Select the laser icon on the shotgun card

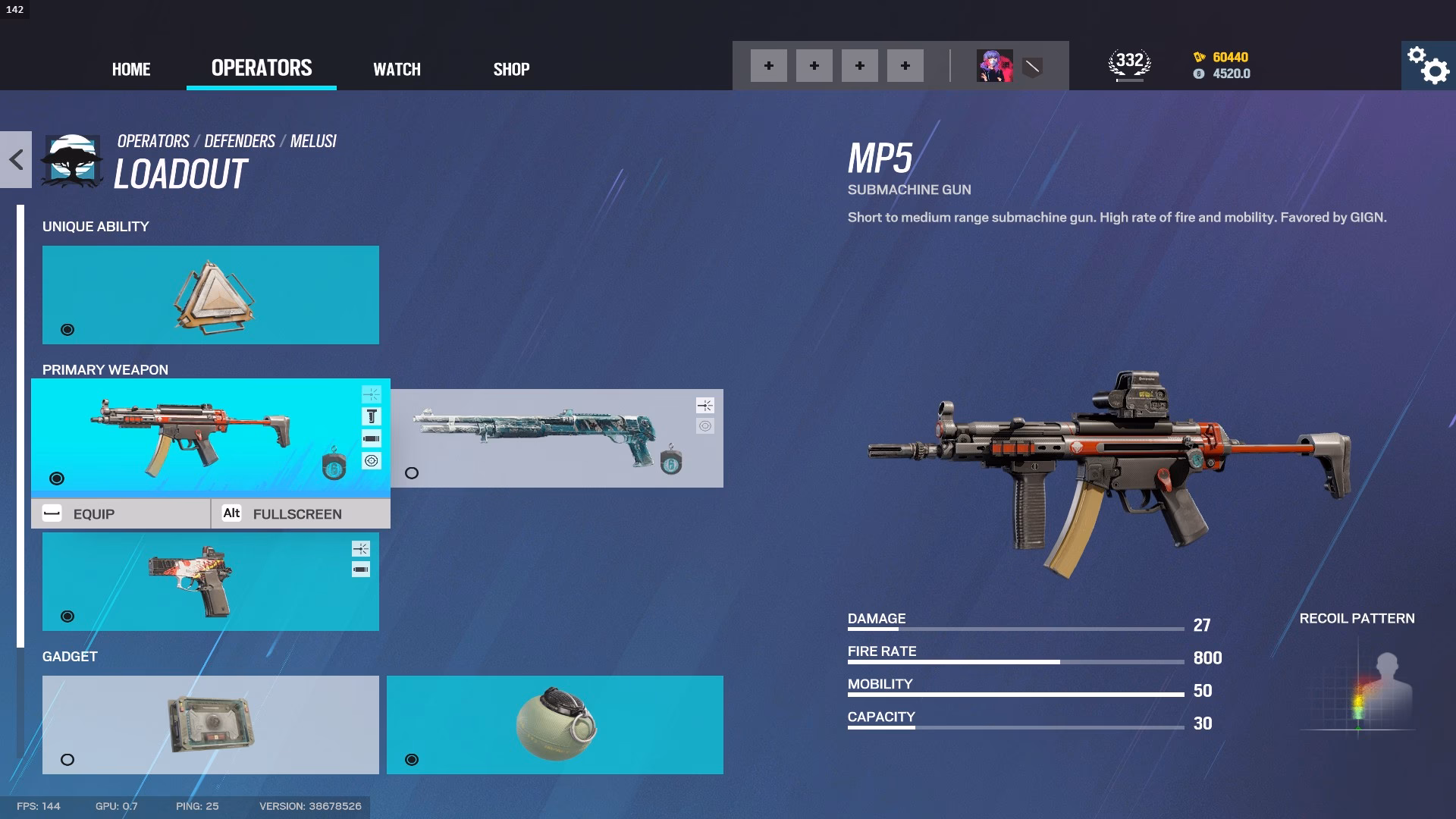click(705, 405)
